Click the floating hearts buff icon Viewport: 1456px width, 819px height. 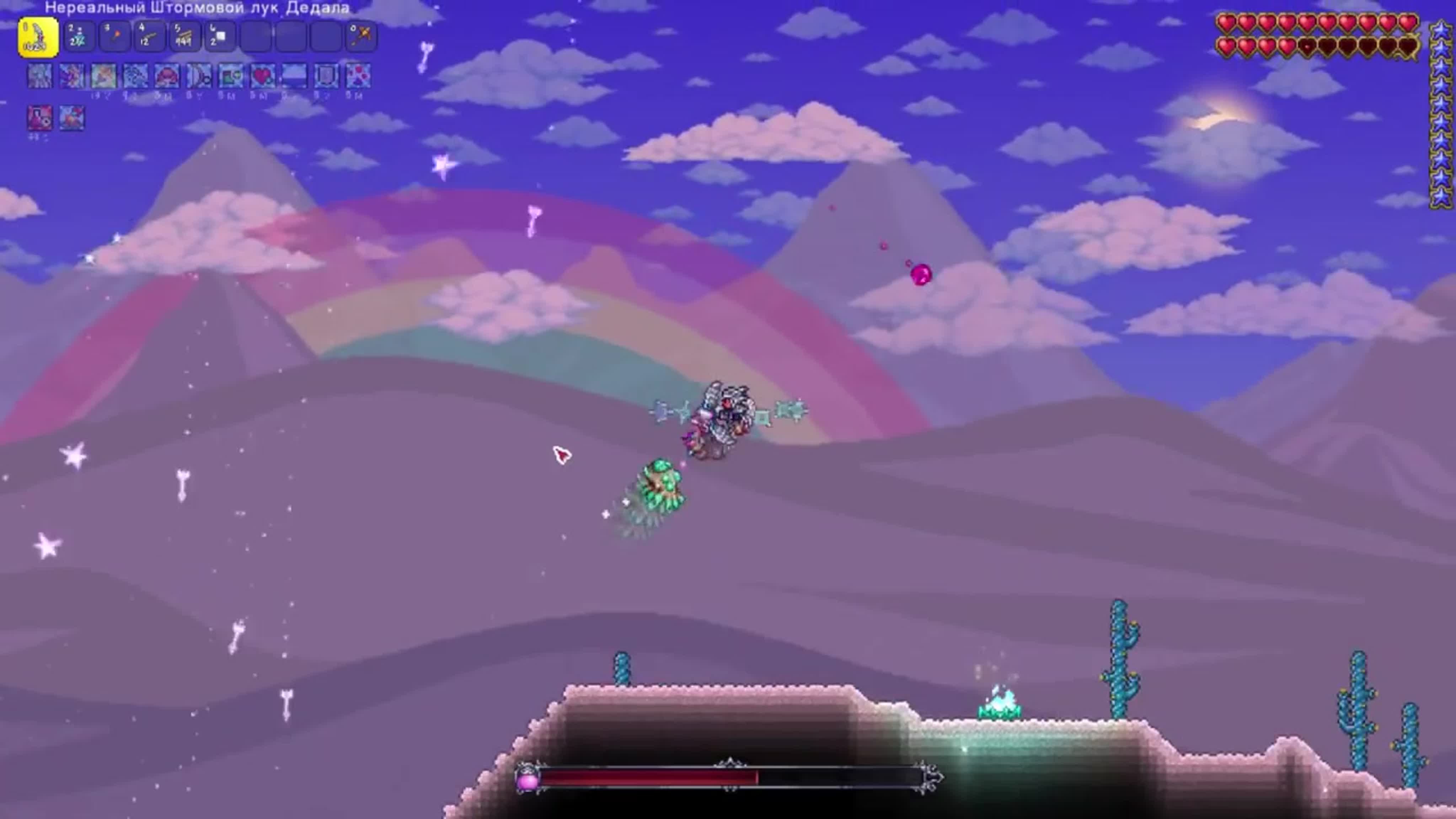pos(358,76)
